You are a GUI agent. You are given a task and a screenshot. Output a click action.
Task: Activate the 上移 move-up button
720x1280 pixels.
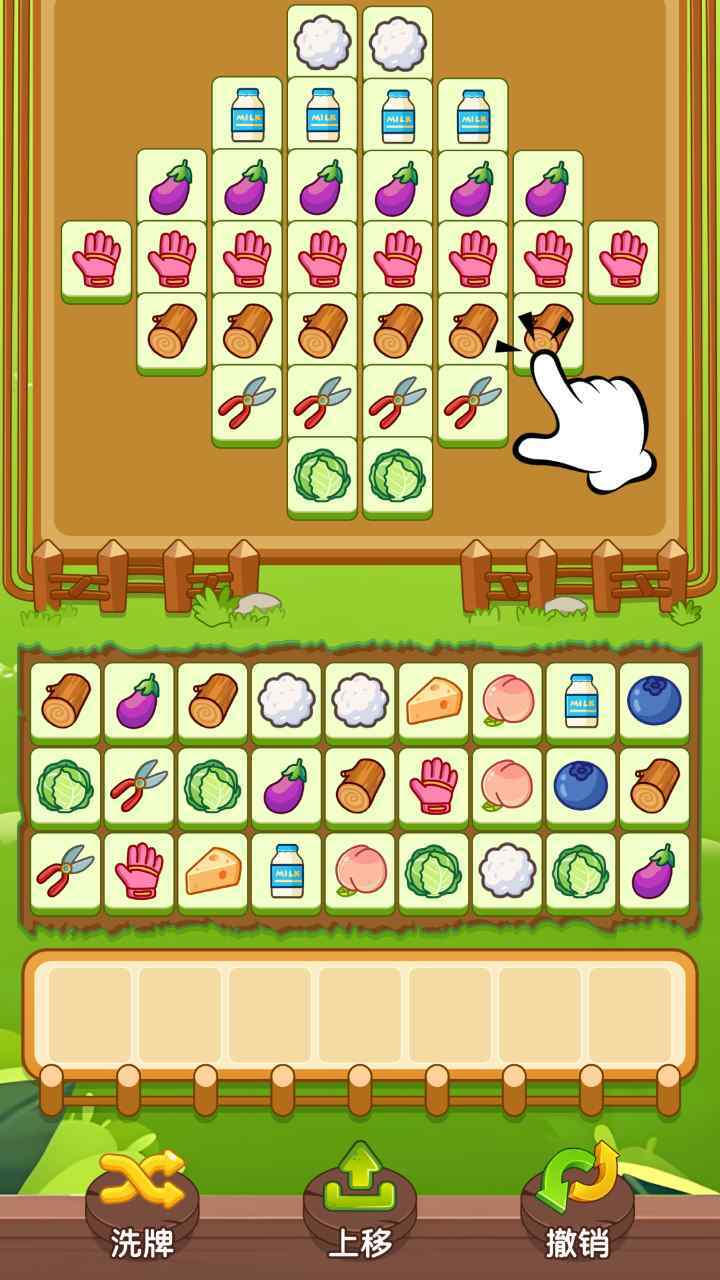point(360,1205)
